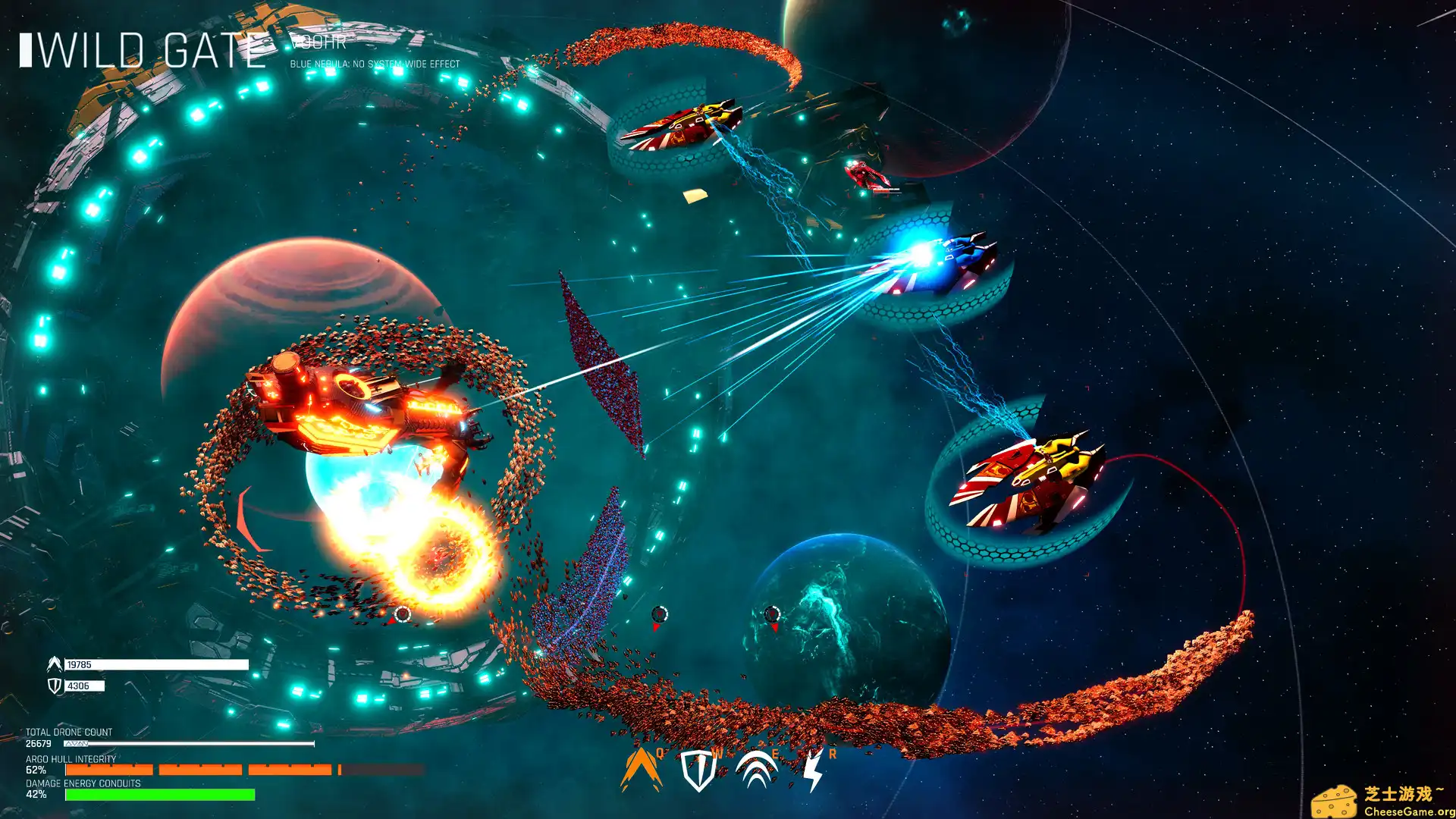1456x819 pixels.
Task: Trigger the triple-arc wave ability
Action: [756, 770]
